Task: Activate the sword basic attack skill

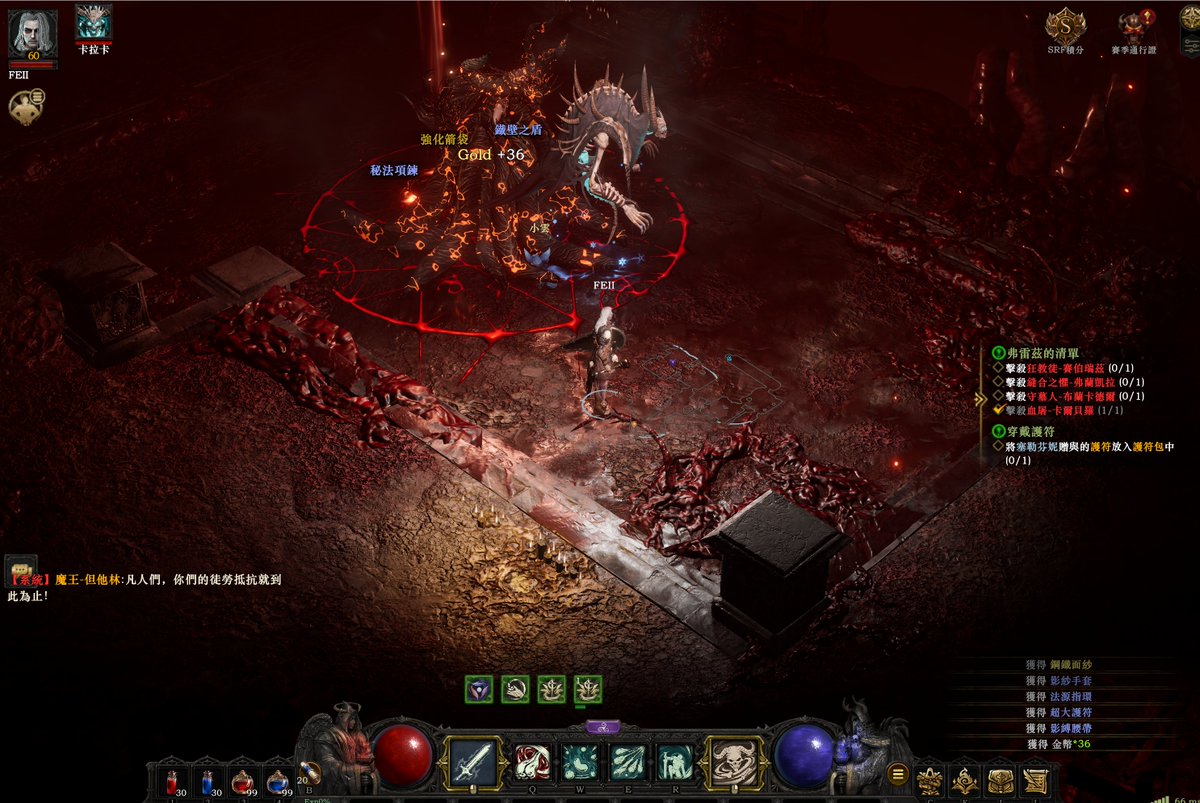Action: coord(473,763)
